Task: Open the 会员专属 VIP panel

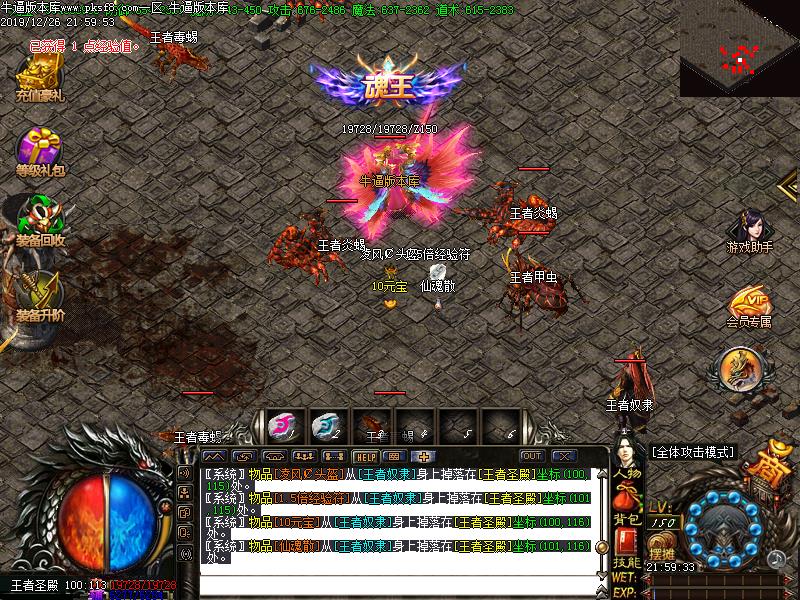Action: [749, 305]
